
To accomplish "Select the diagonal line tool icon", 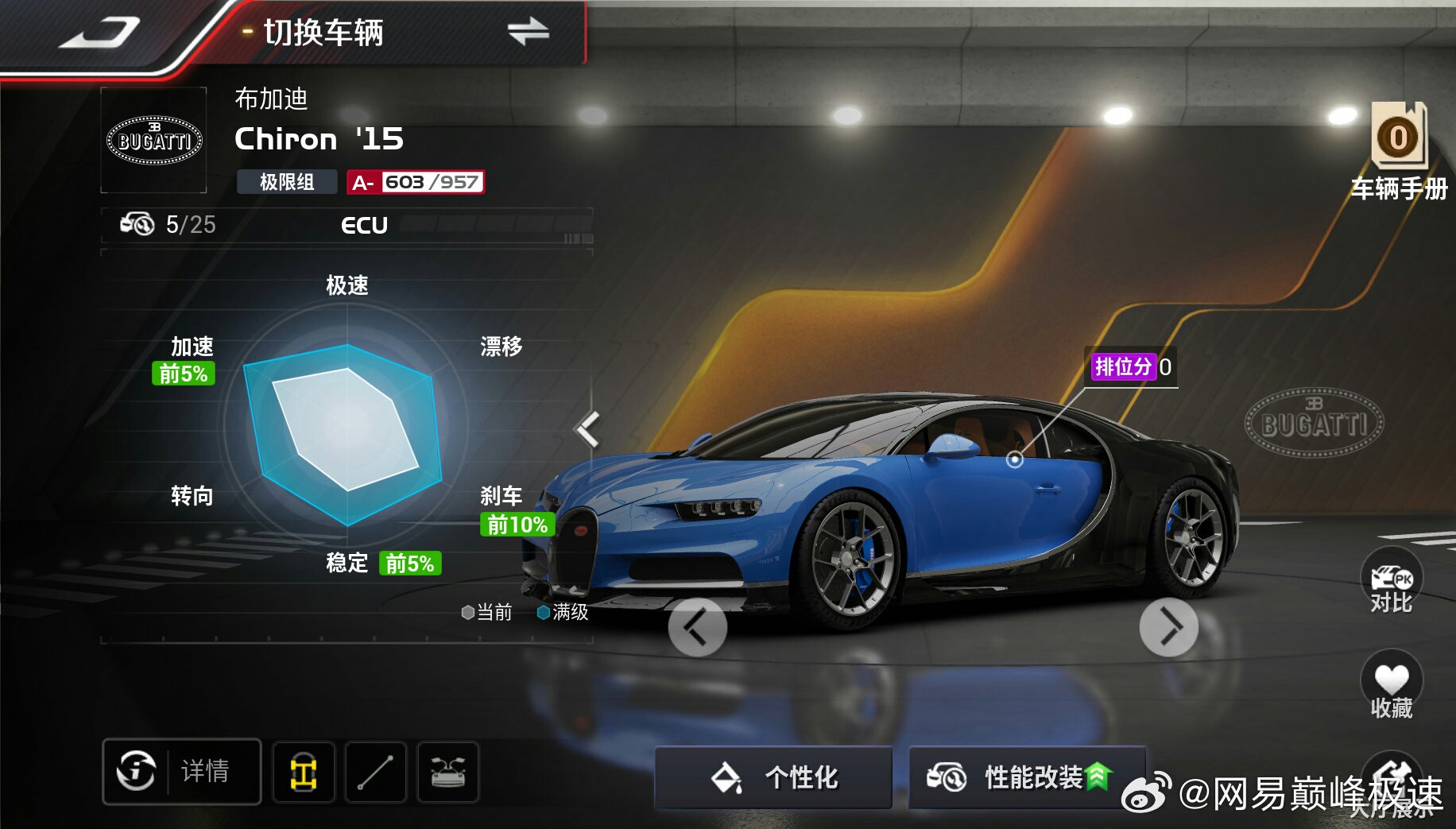I will tap(376, 772).
